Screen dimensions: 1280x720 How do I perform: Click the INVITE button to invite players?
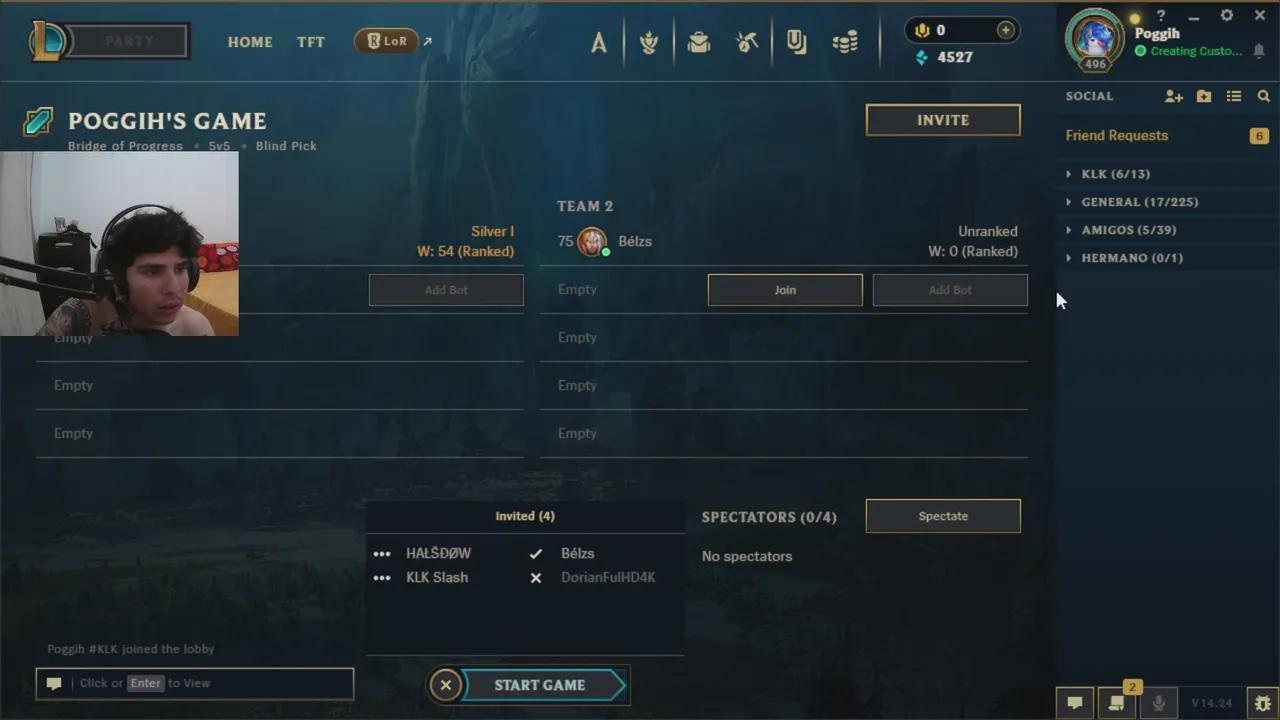[x=942, y=119]
